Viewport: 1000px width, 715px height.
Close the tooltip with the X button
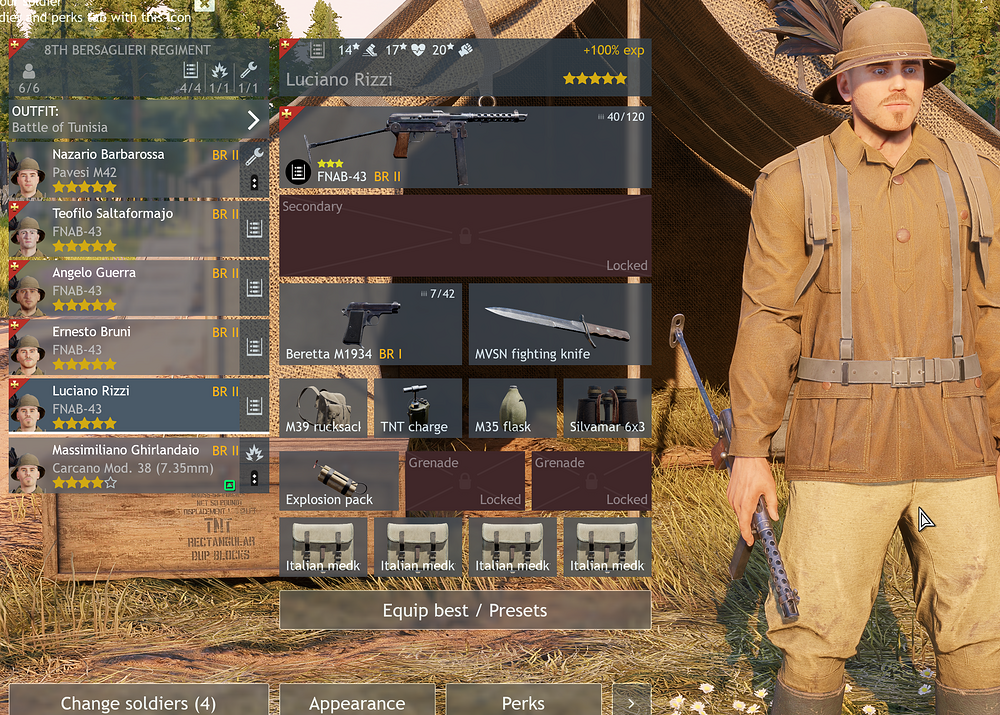click(x=203, y=4)
